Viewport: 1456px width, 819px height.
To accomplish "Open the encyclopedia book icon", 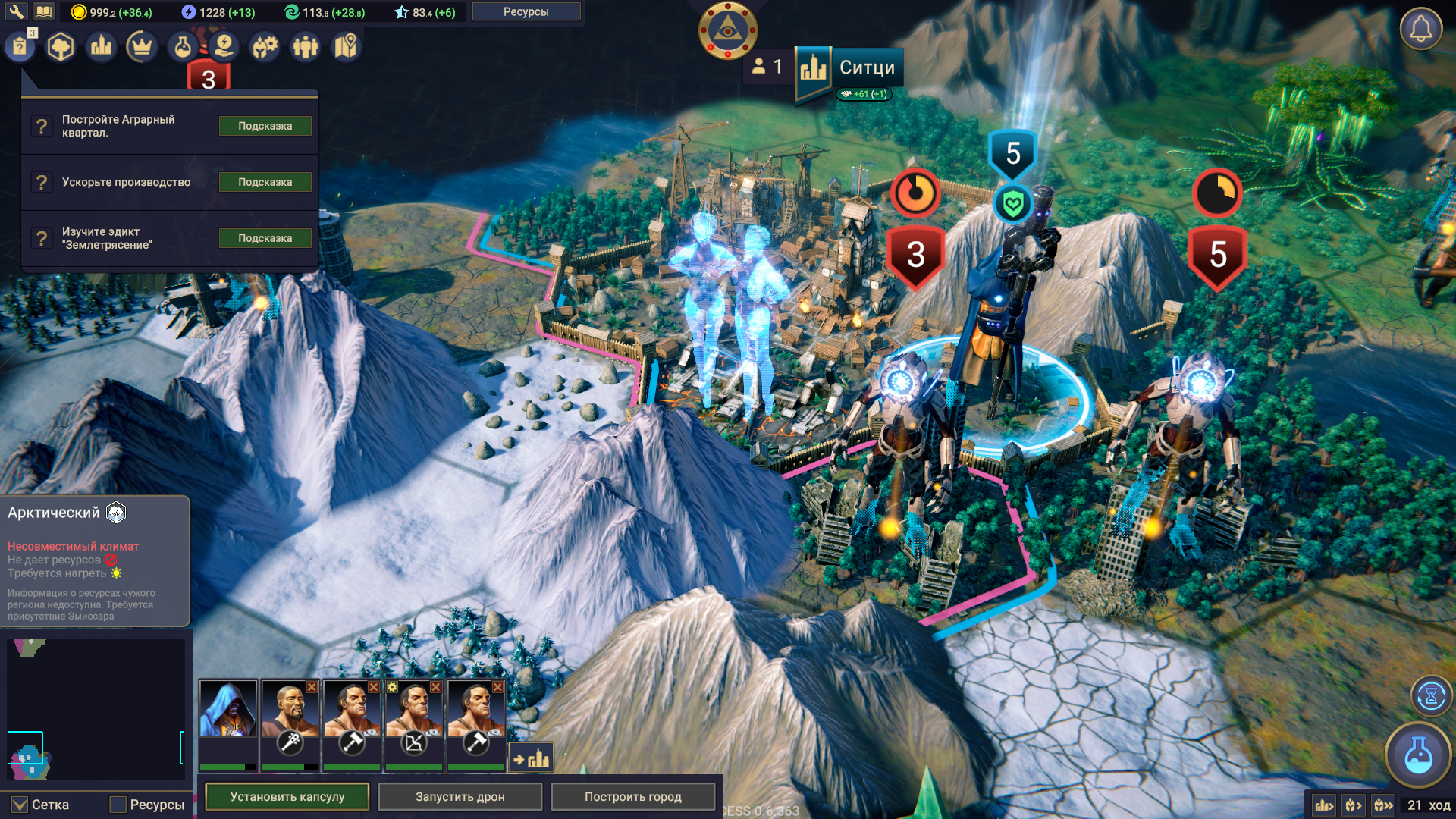I will (x=44, y=11).
